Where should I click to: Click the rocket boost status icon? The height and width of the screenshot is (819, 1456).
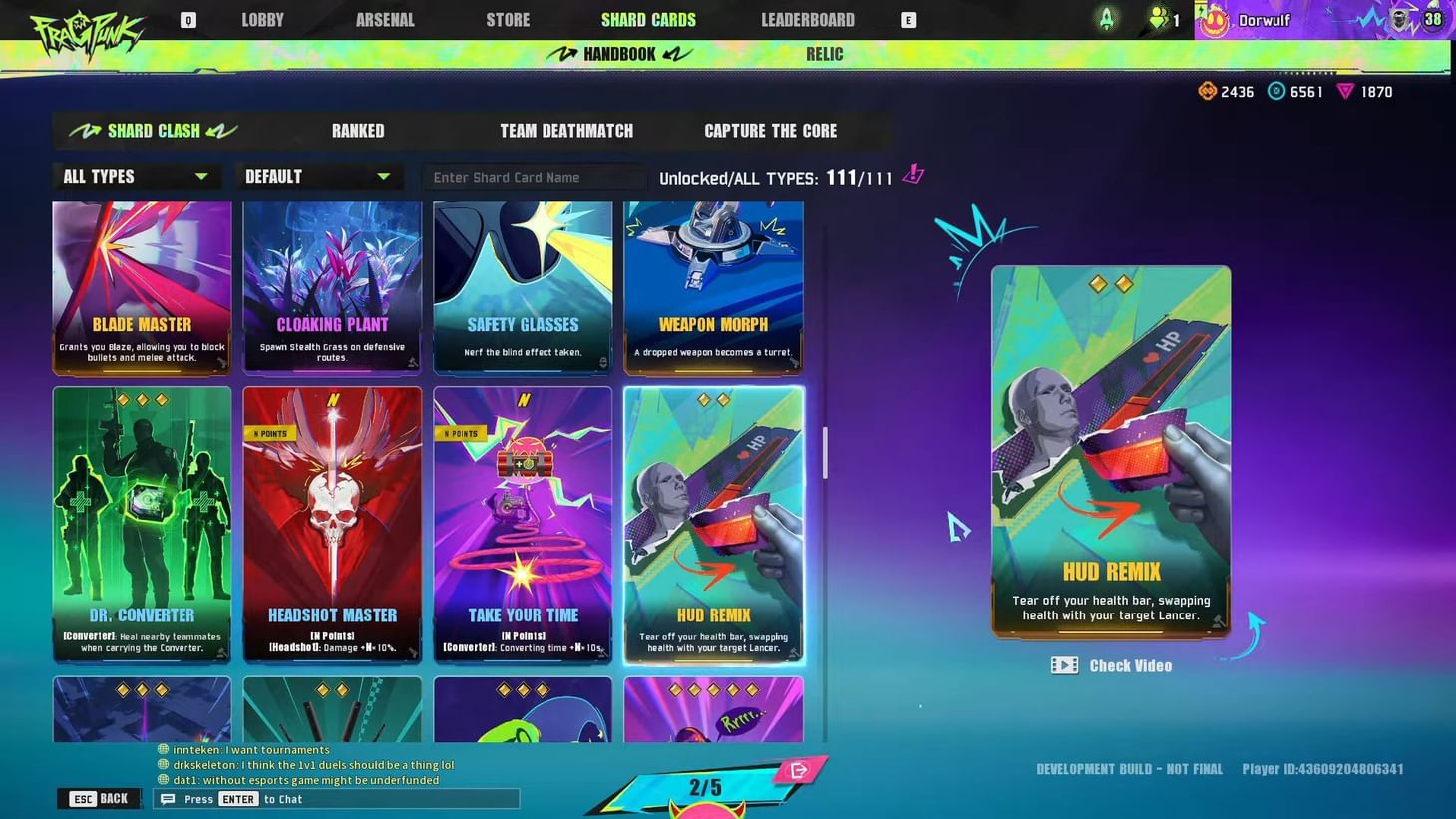[x=1107, y=17]
